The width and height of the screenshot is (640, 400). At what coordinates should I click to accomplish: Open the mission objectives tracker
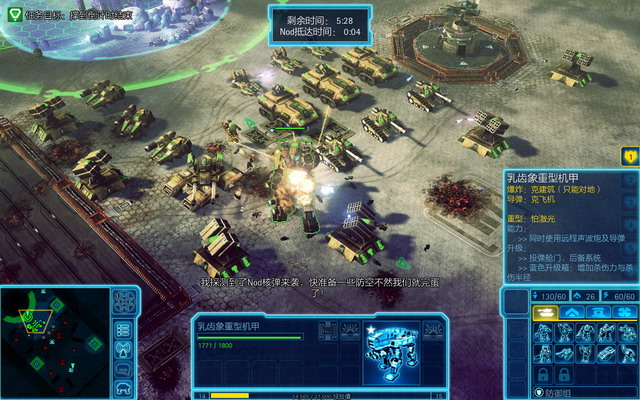[14, 14]
